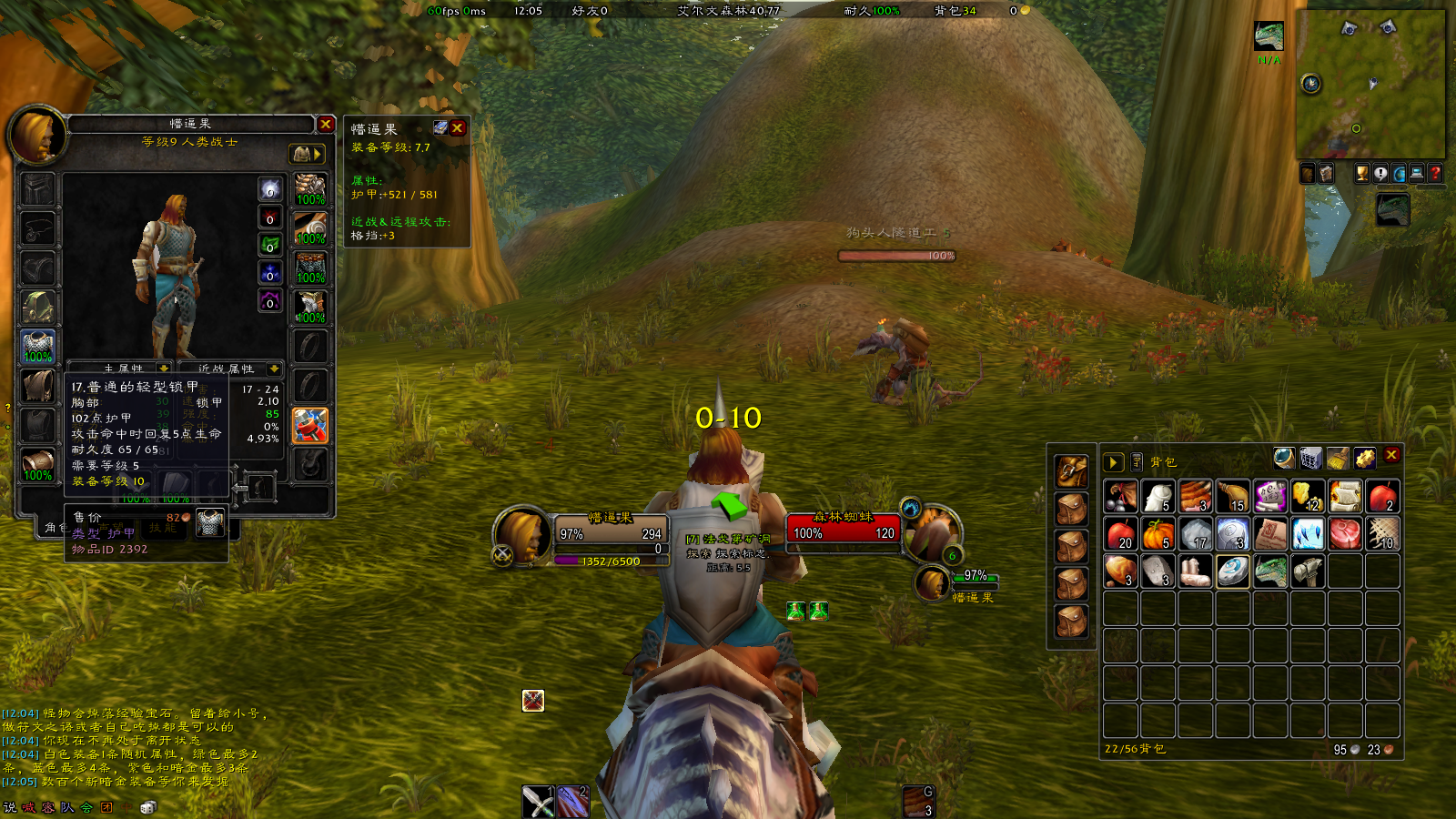Image resolution: width=1456 pixels, height=819 pixels.
Task: Close the equipment stats tooltip panel
Action: point(458,128)
